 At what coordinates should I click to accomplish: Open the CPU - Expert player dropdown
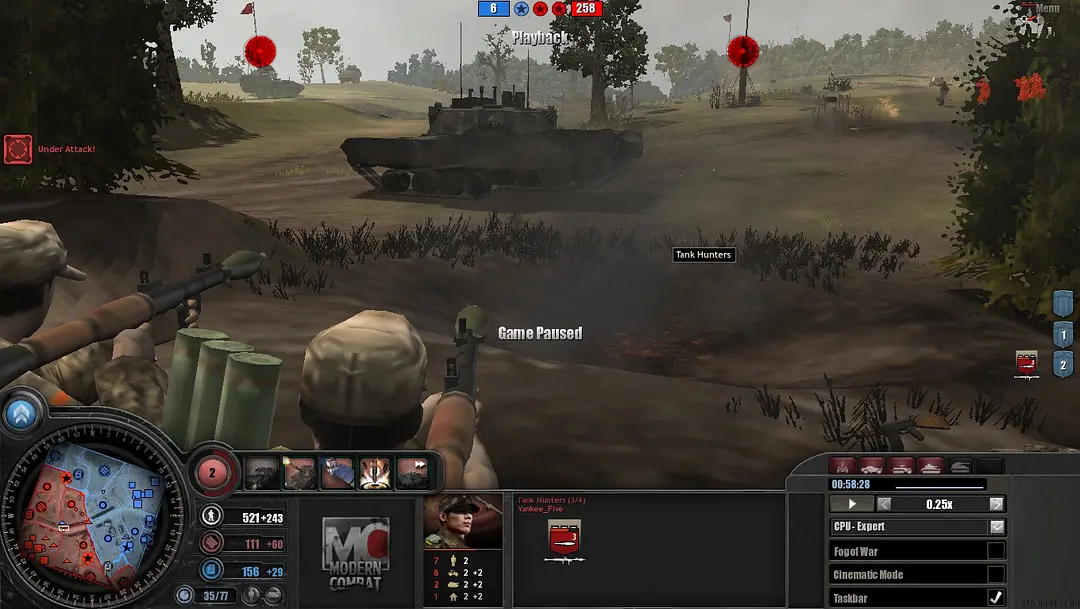point(997,527)
